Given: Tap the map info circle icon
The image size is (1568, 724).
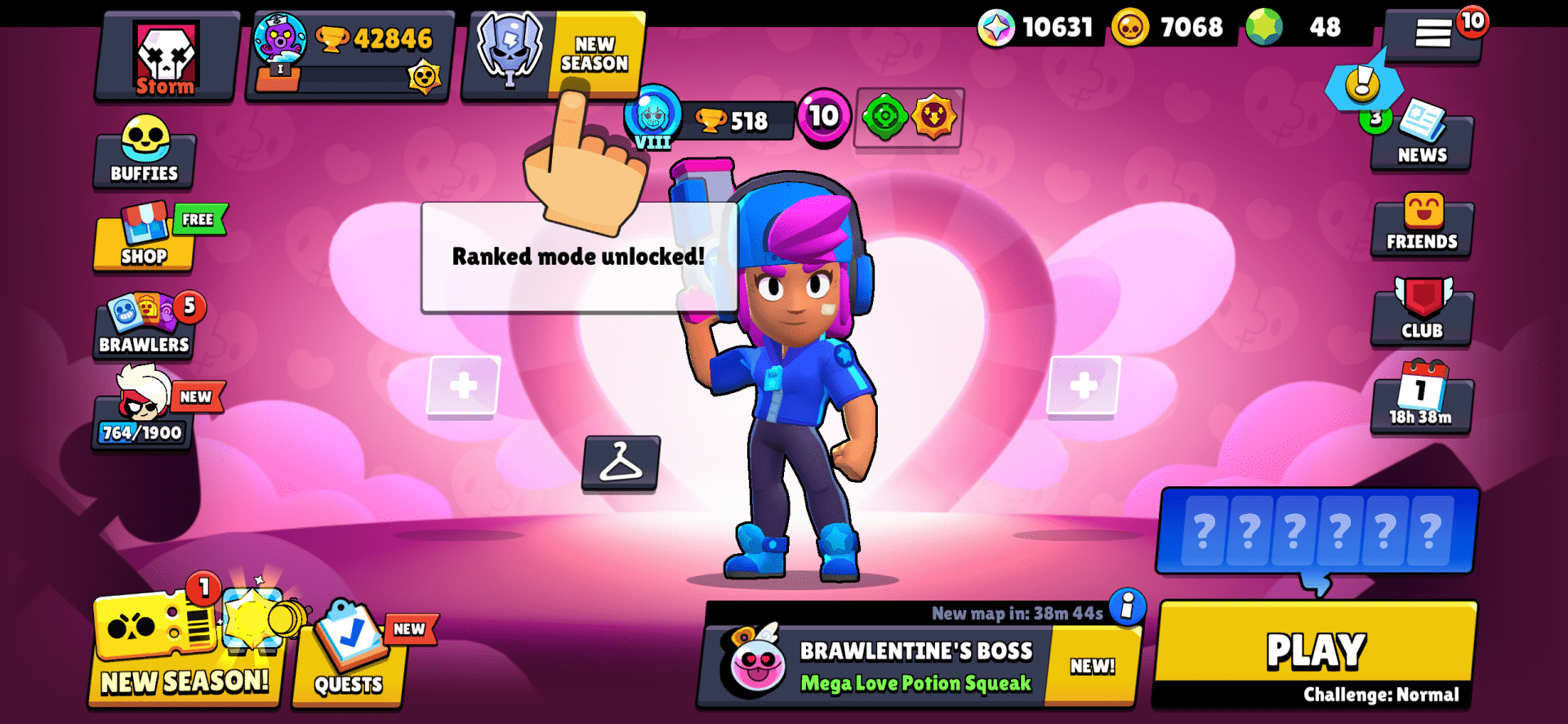Looking at the screenshot, I should click(x=1128, y=609).
